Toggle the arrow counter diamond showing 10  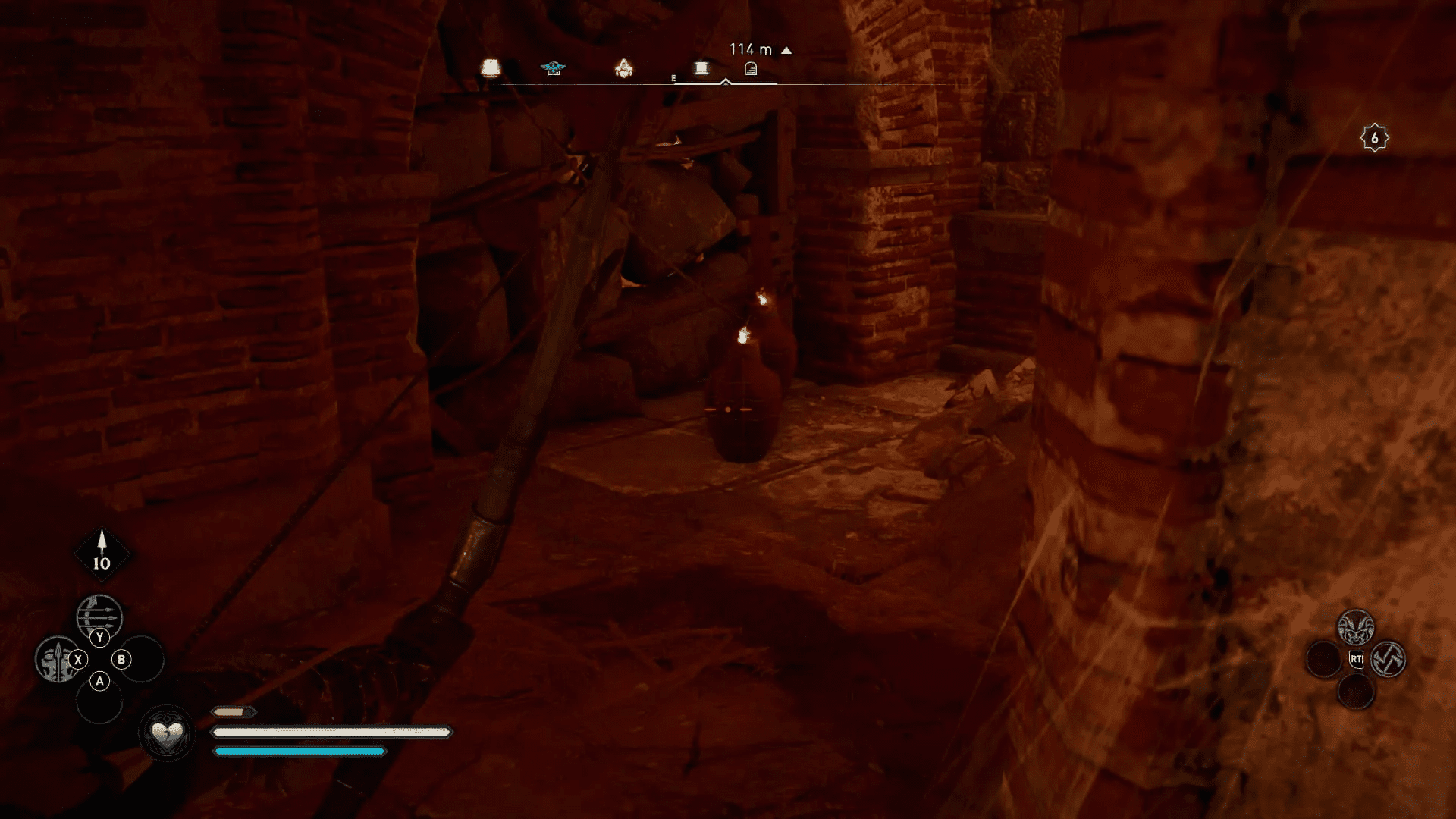(101, 554)
